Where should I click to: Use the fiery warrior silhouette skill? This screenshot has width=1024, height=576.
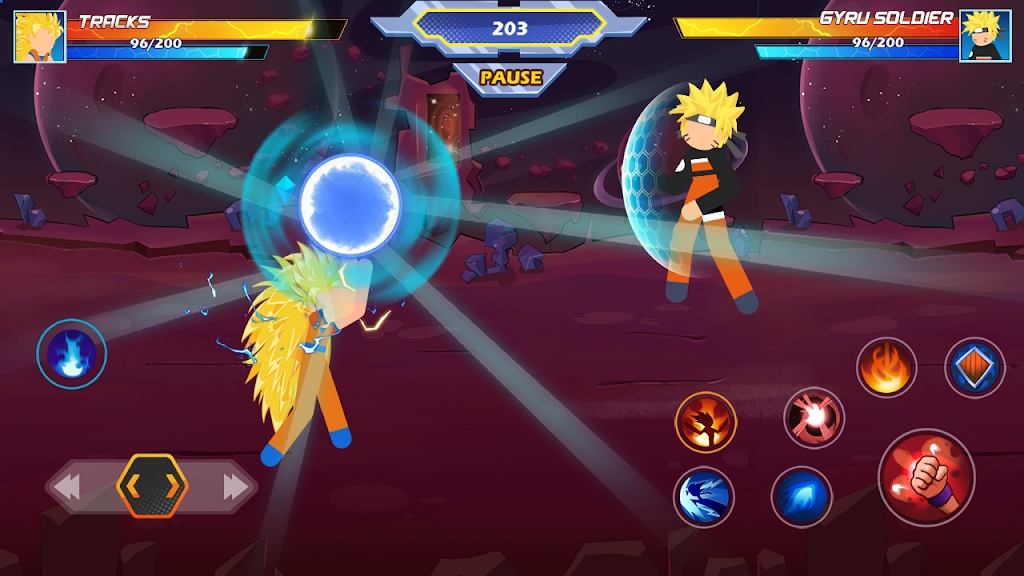tap(706, 421)
